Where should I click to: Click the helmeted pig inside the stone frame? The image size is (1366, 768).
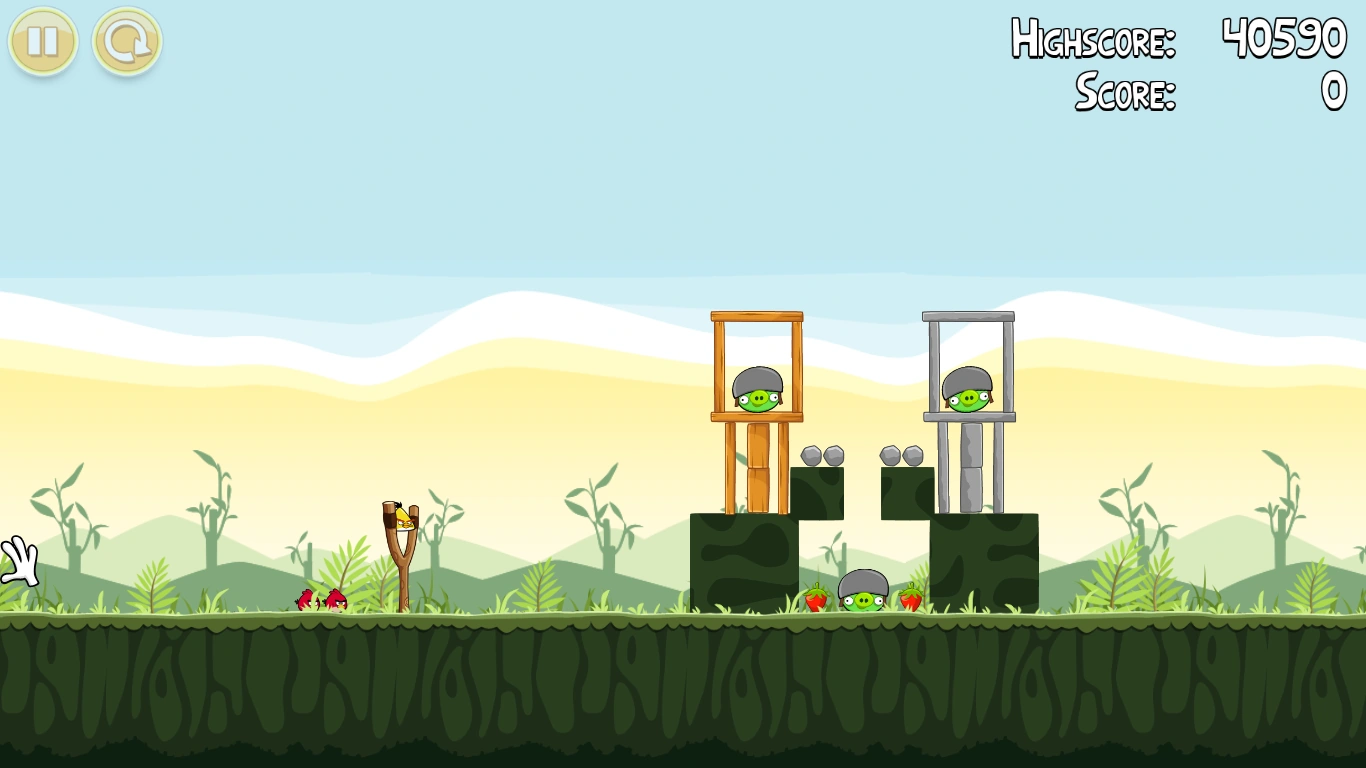click(966, 392)
